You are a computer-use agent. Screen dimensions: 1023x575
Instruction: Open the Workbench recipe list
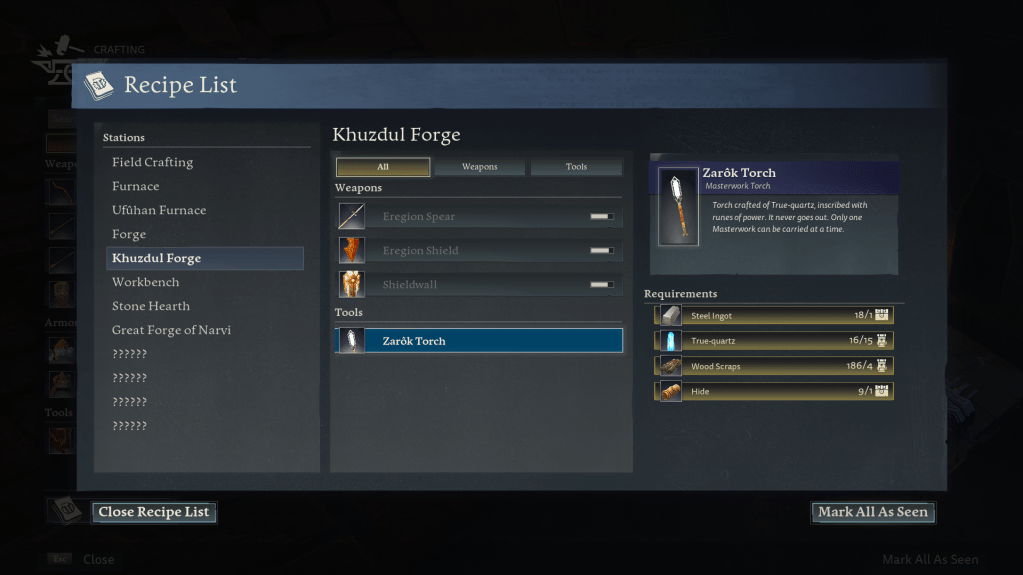pos(145,282)
